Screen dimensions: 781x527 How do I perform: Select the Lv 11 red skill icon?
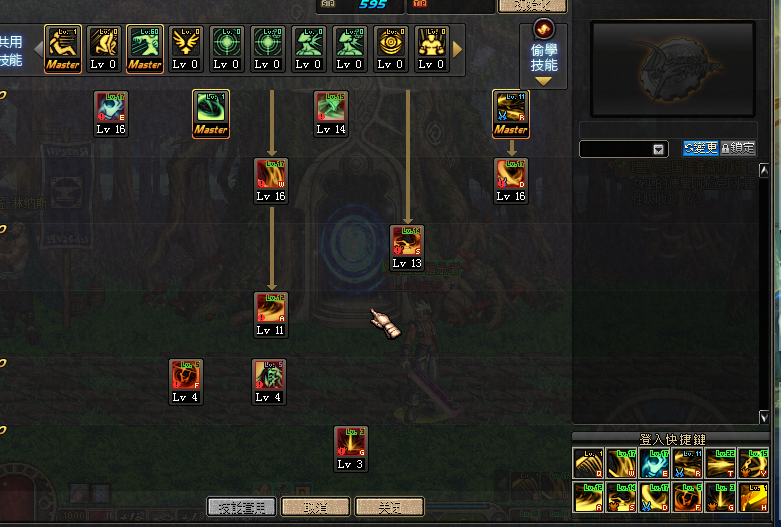pyautogui.click(x=270, y=309)
